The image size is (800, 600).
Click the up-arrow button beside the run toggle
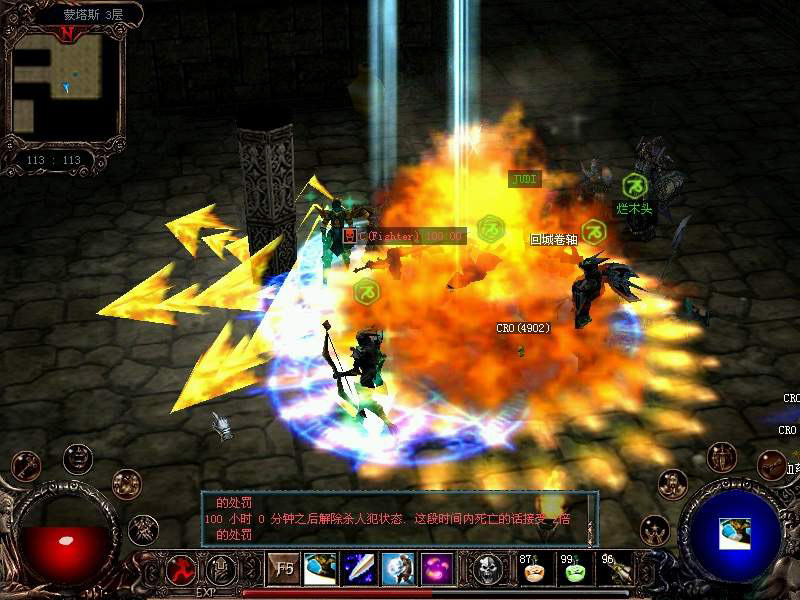pyautogui.click(x=220, y=569)
